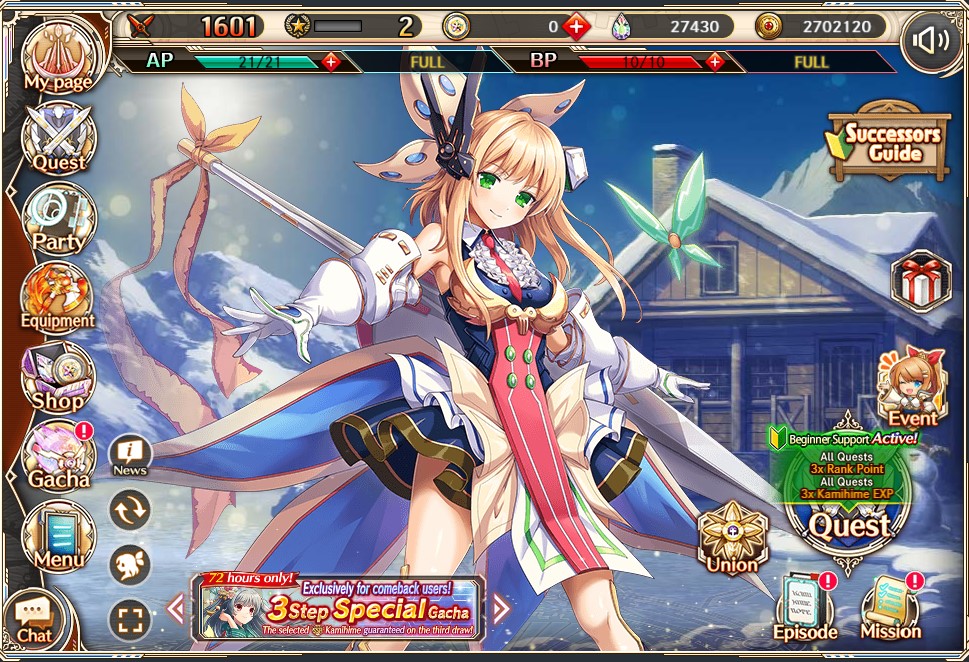Show the next banner with the right arrow

pos(501,607)
